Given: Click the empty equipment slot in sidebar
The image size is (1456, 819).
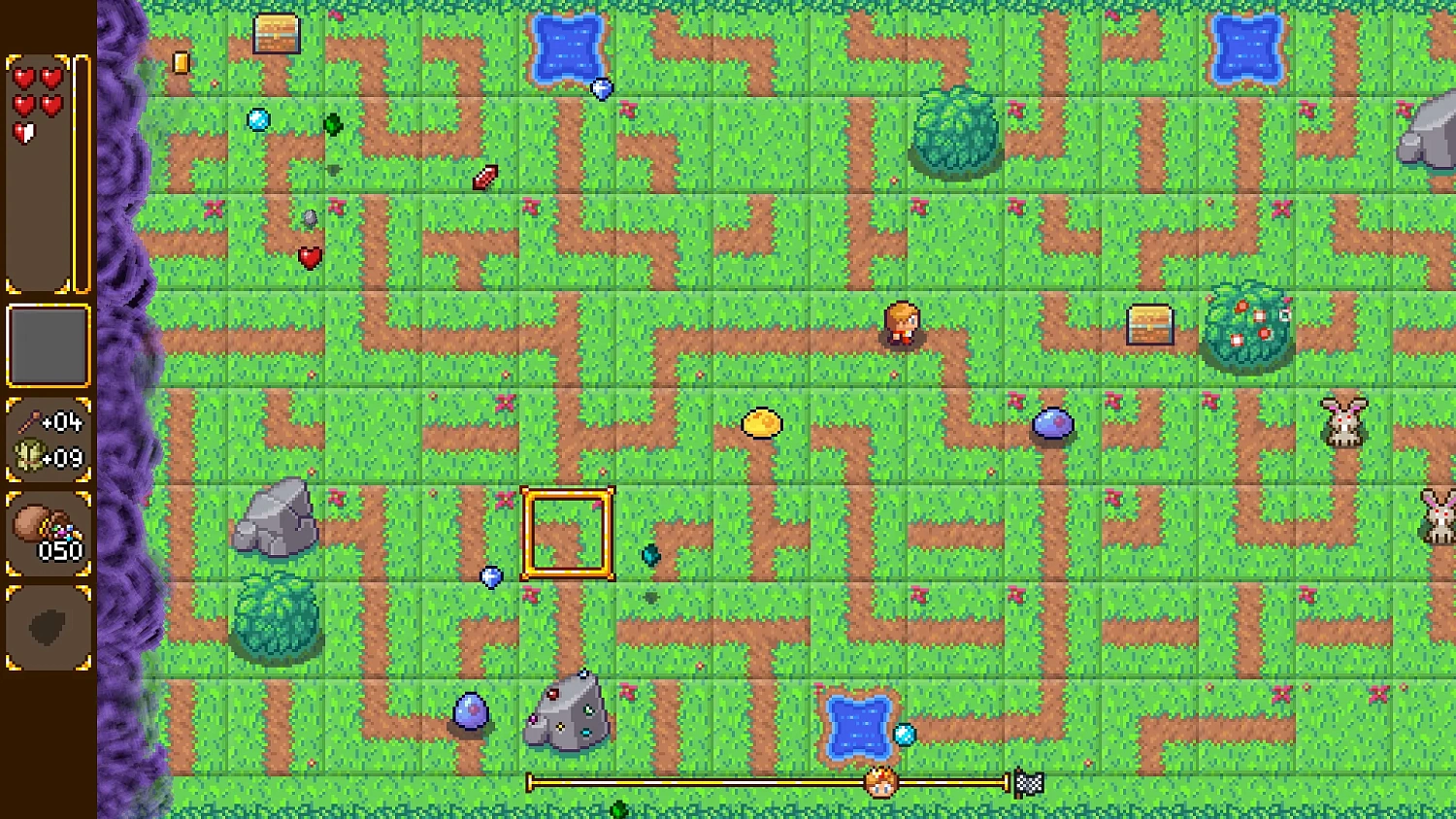Looking at the screenshot, I should [47, 346].
